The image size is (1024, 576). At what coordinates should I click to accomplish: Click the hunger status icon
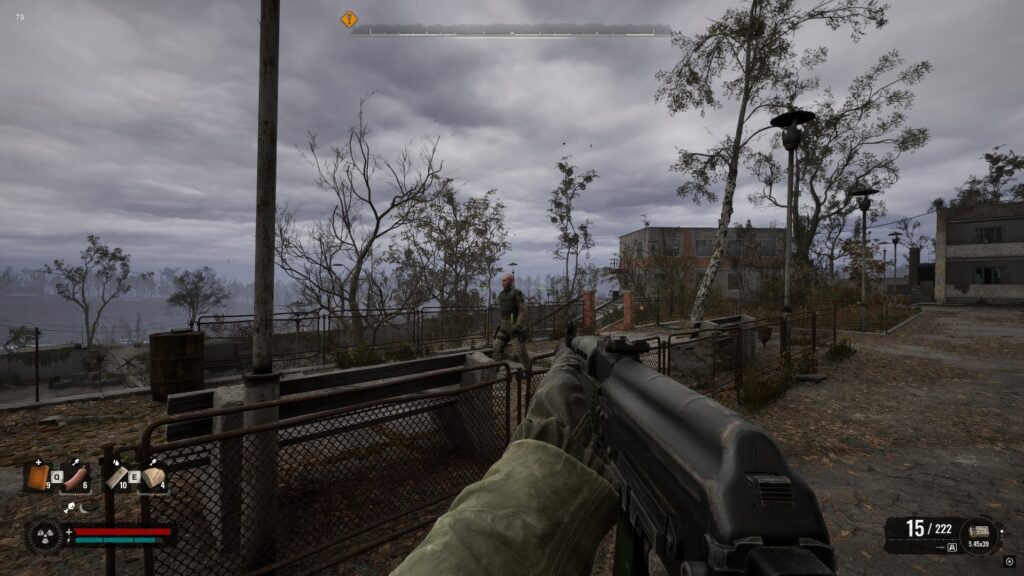point(71,508)
